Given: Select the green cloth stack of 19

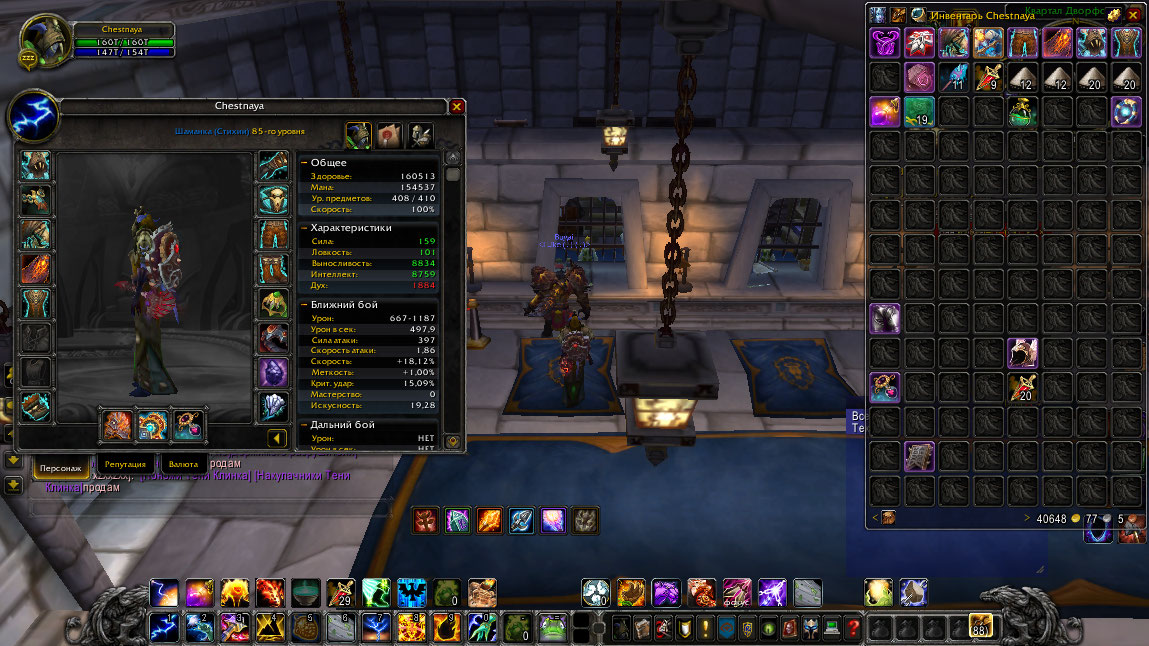Looking at the screenshot, I should click(919, 111).
